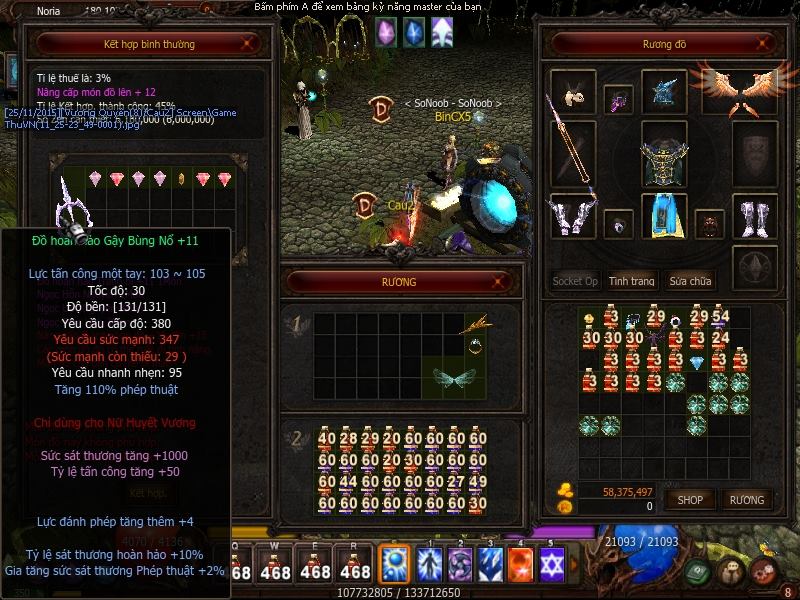Image resolution: width=800 pixels, height=600 pixels.
Task: Select the equipped orange wings slot
Action: tap(739, 91)
